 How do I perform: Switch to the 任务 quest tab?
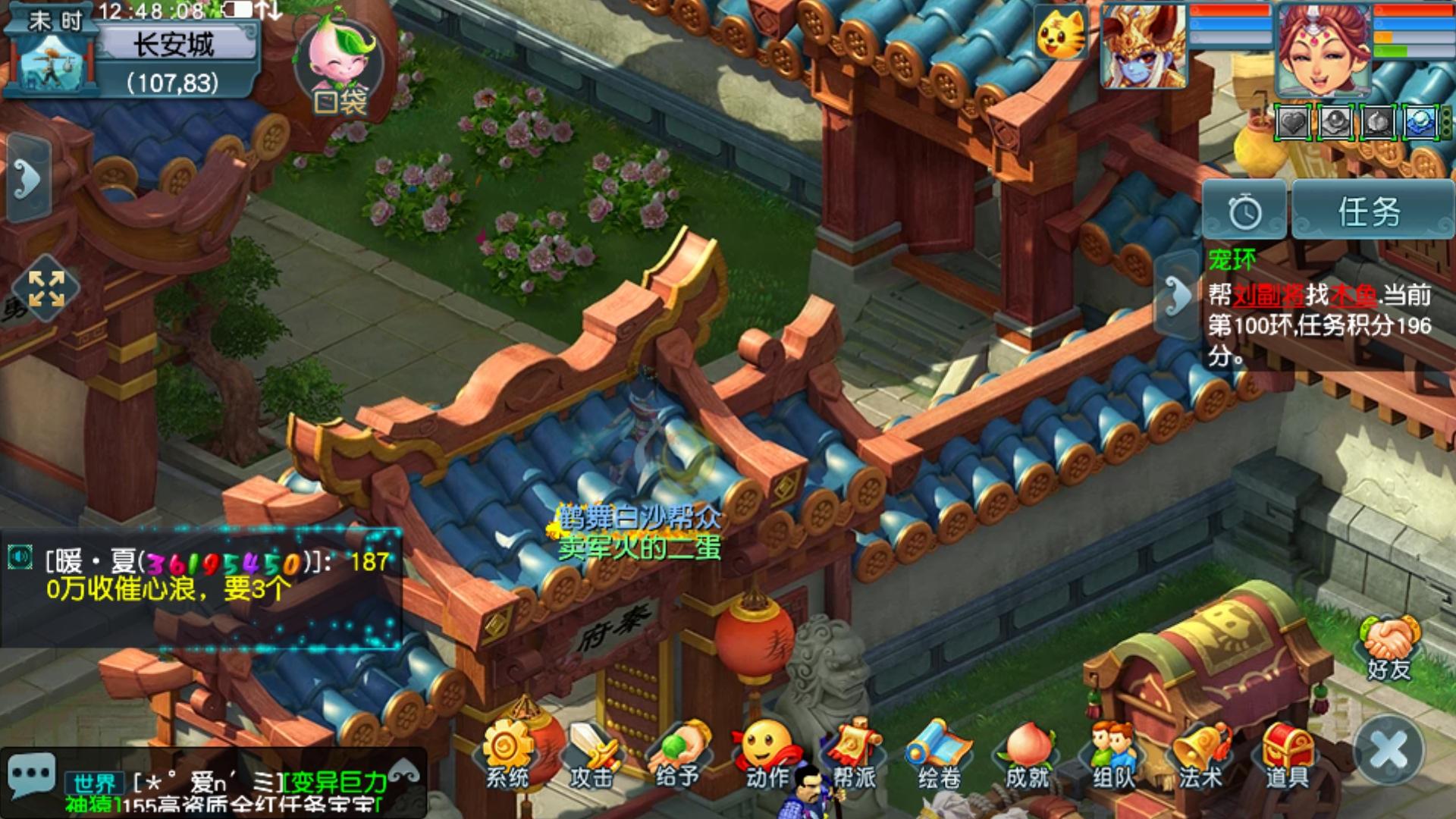tap(1370, 212)
